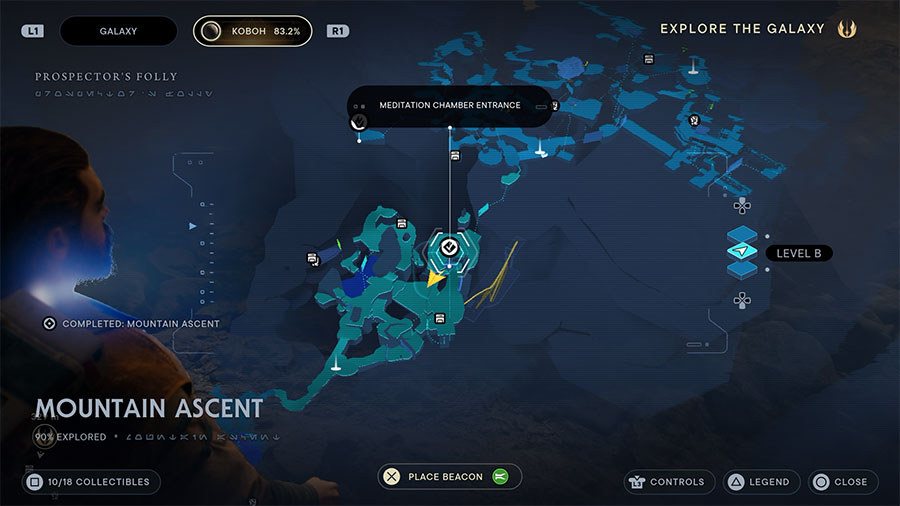Click the yellow player position arrow

click(x=433, y=279)
